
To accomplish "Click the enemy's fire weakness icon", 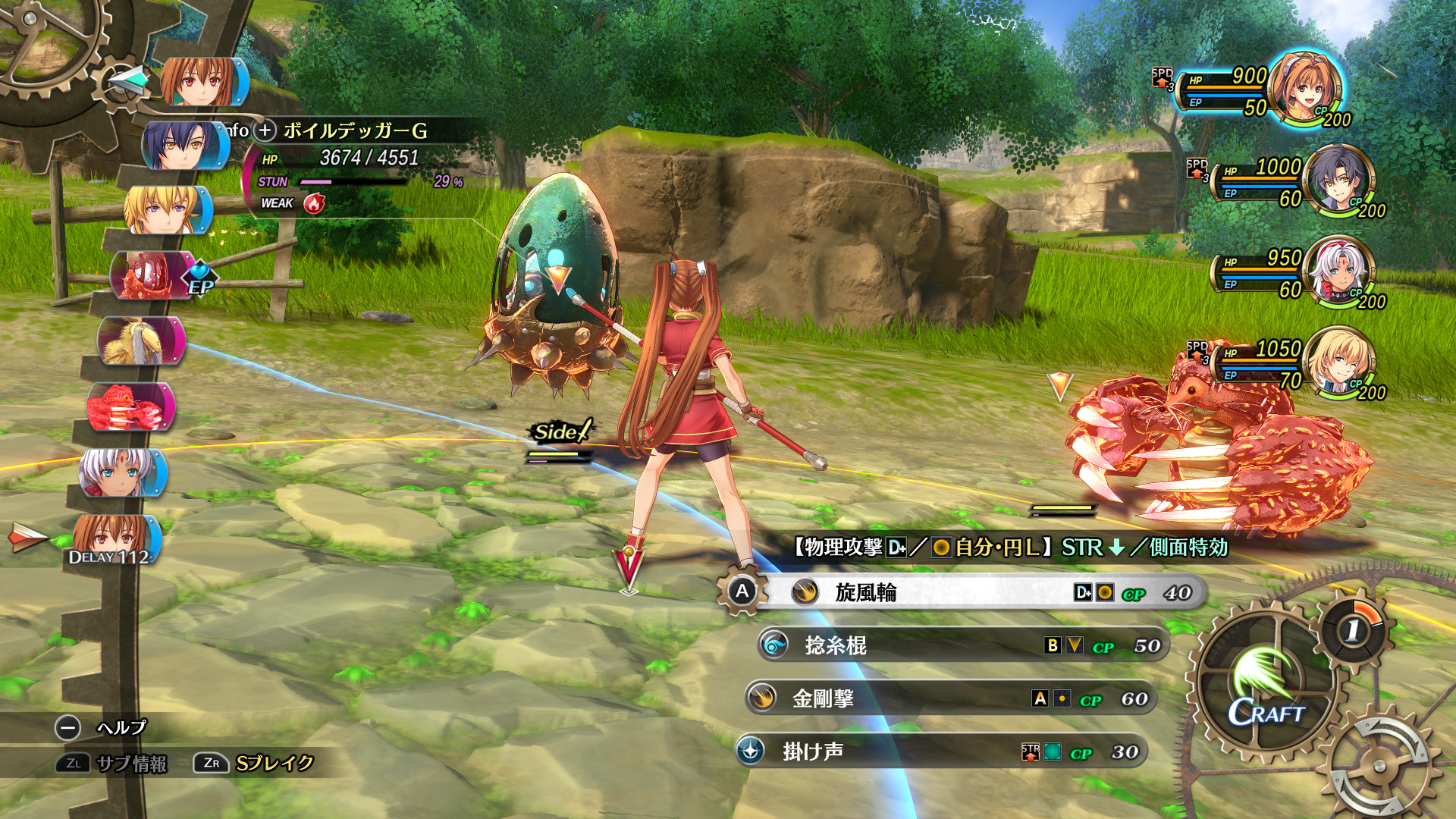I will pos(314,203).
